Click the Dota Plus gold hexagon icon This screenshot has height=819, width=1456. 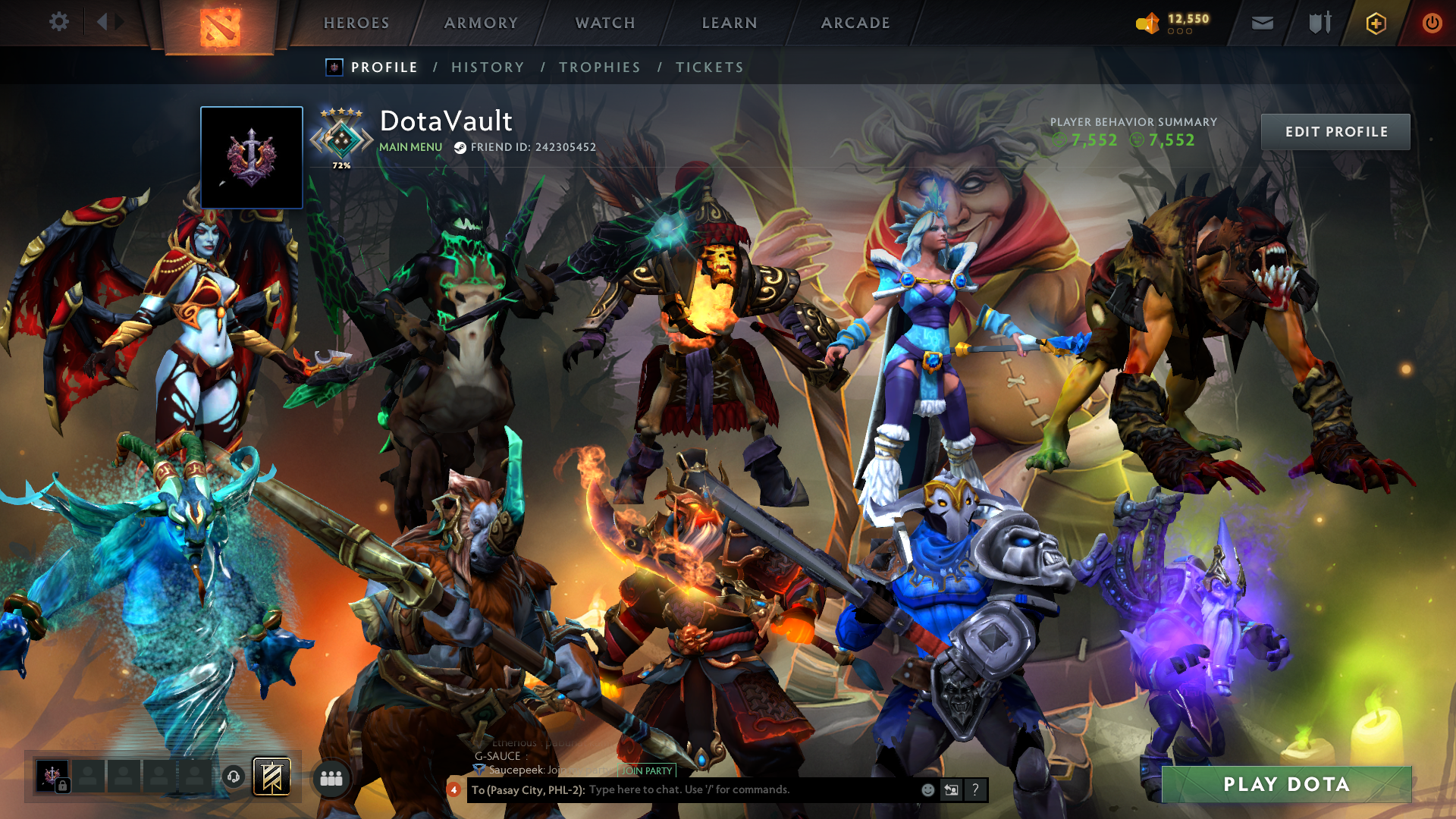1376,24
